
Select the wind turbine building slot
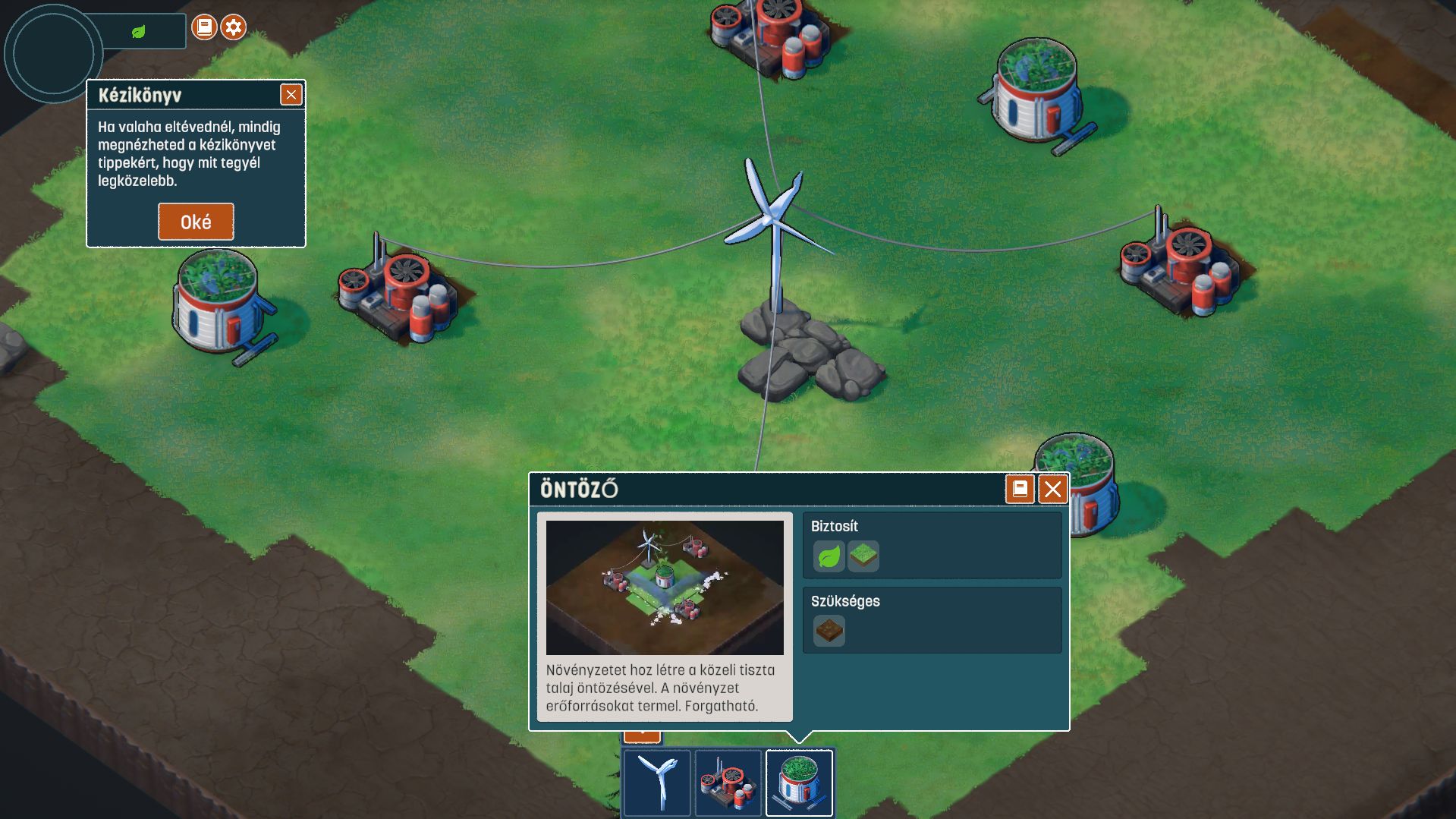[x=657, y=783]
